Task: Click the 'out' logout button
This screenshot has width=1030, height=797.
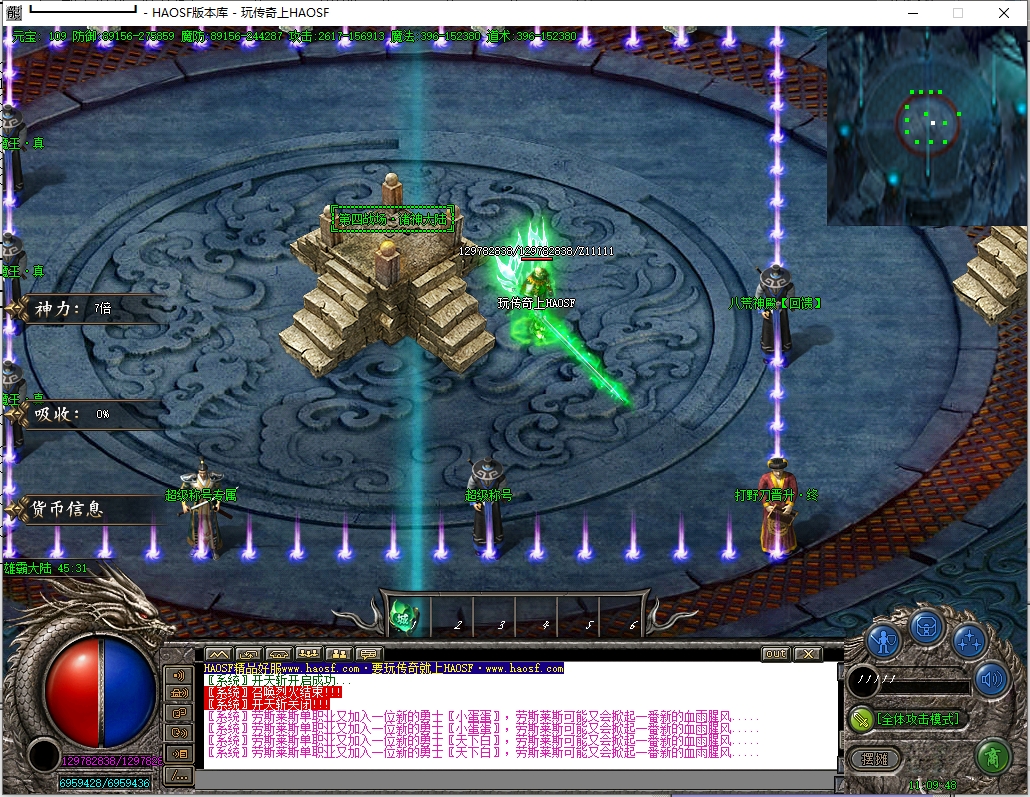Action: (775, 654)
